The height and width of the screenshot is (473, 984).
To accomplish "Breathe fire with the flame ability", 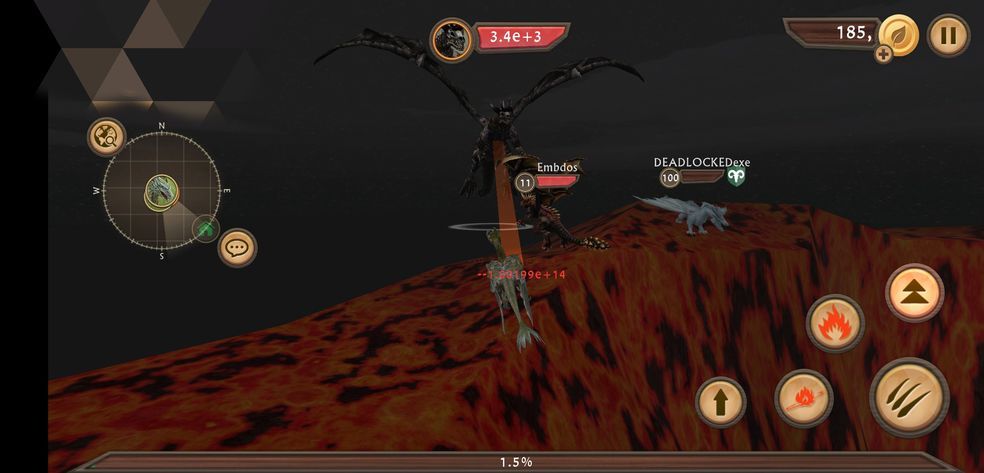I will pyautogui.click(x=834, y=323).
